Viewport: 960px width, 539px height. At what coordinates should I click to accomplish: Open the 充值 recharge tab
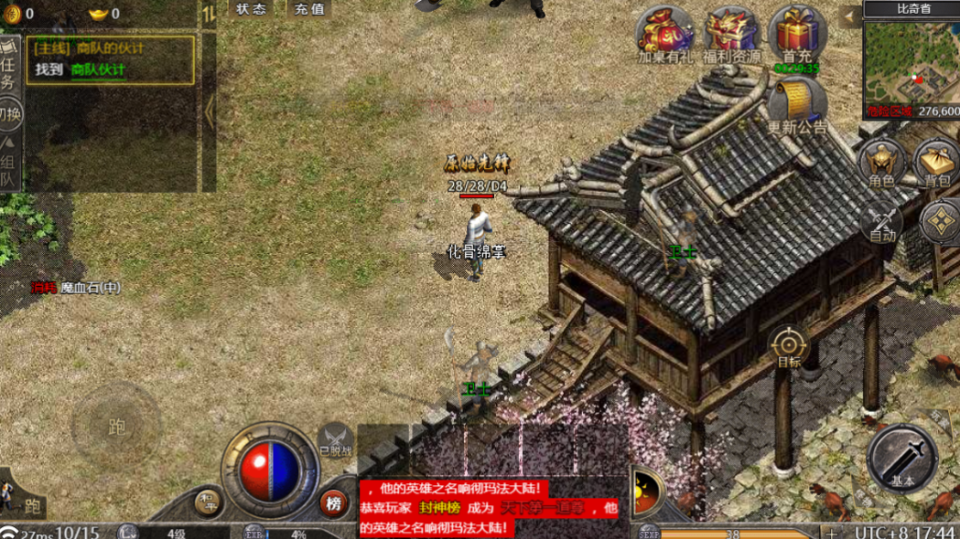point(310,9)
